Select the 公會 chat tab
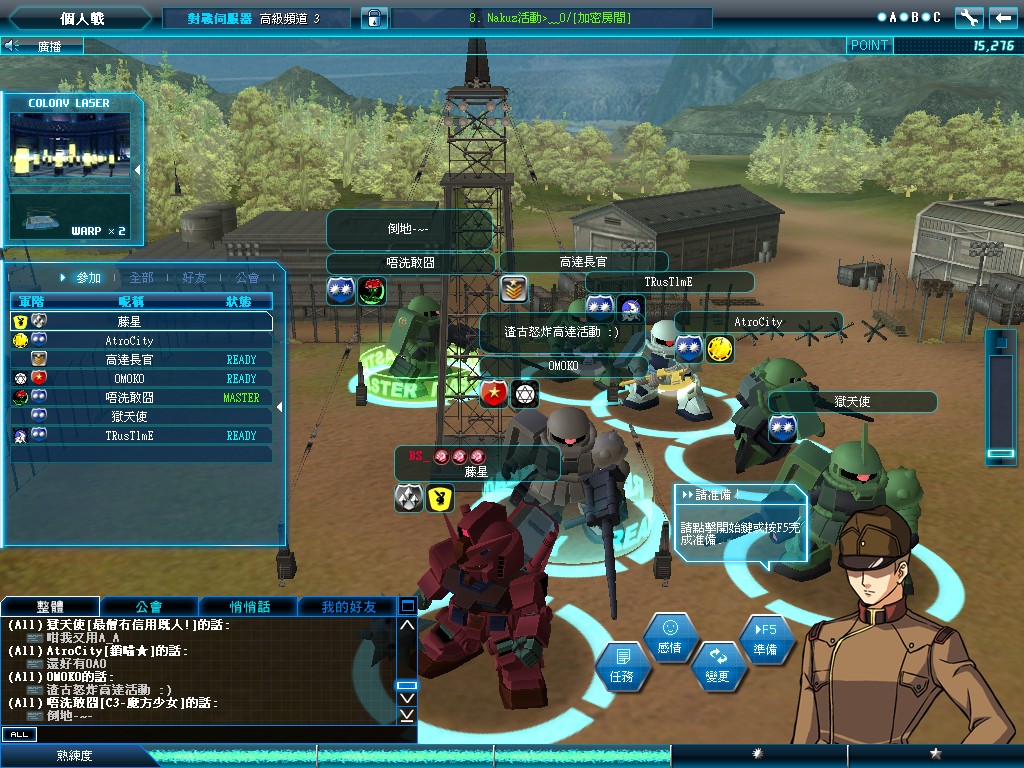The image size is (1024, 768). [x=149, y=607]
